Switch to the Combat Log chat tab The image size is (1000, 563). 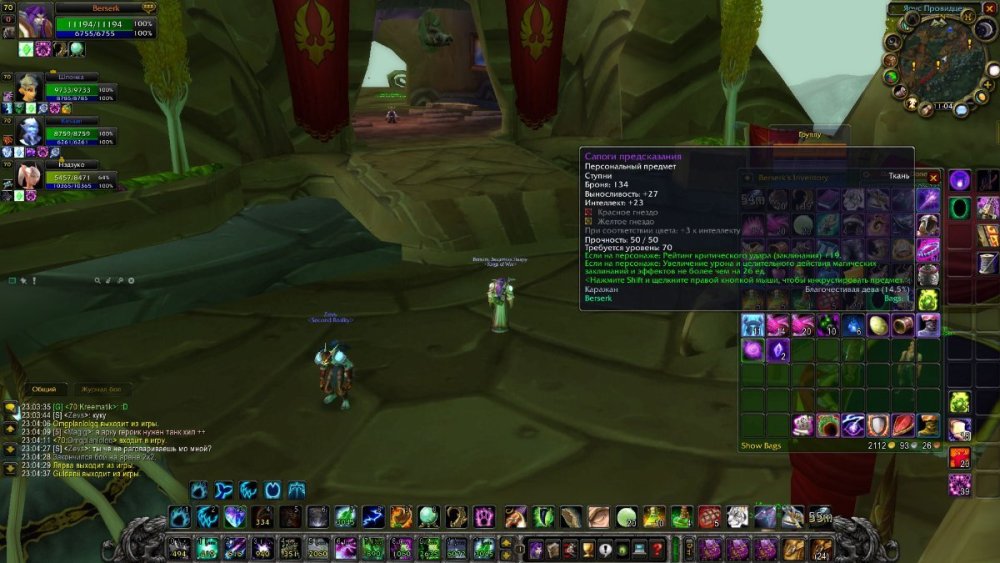pos(100,389)
